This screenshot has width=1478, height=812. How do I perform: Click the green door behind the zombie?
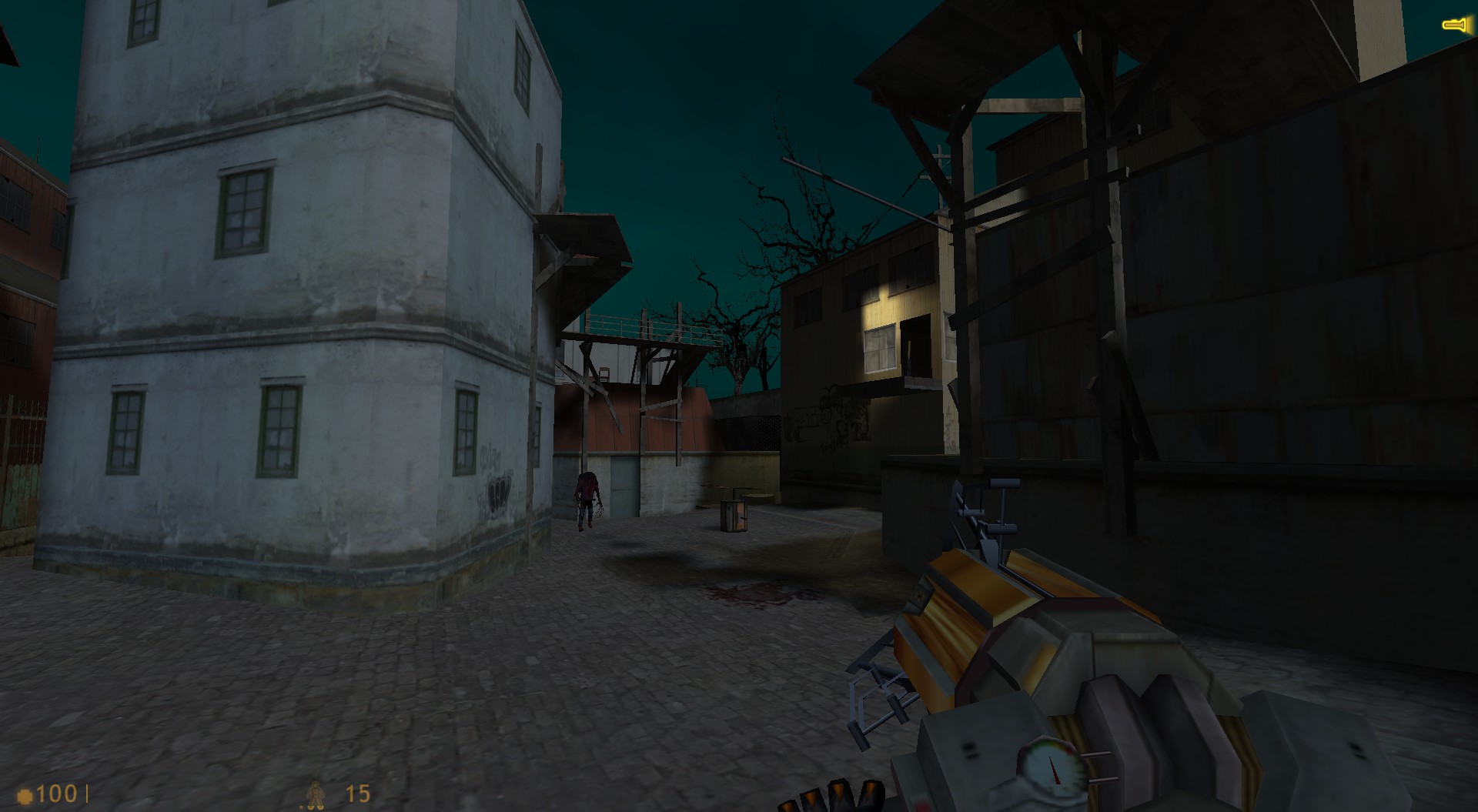click(624, 485)
